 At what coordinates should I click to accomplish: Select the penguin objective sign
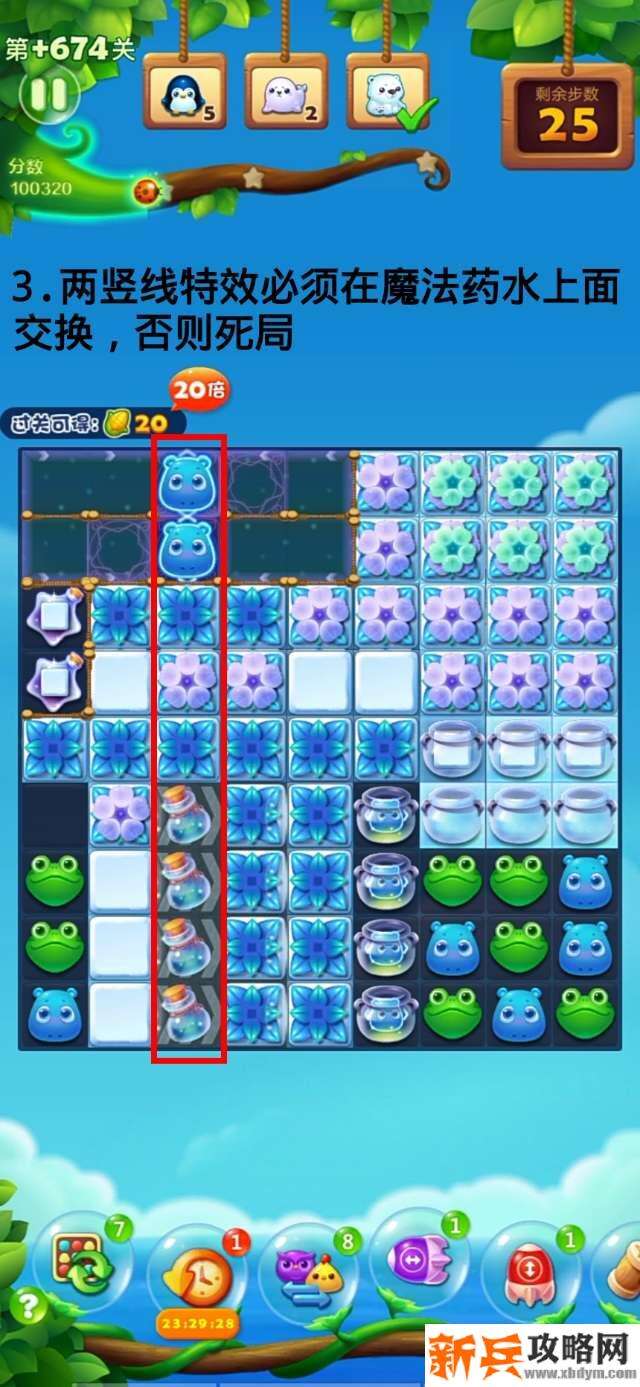click(x=184, y=92)
